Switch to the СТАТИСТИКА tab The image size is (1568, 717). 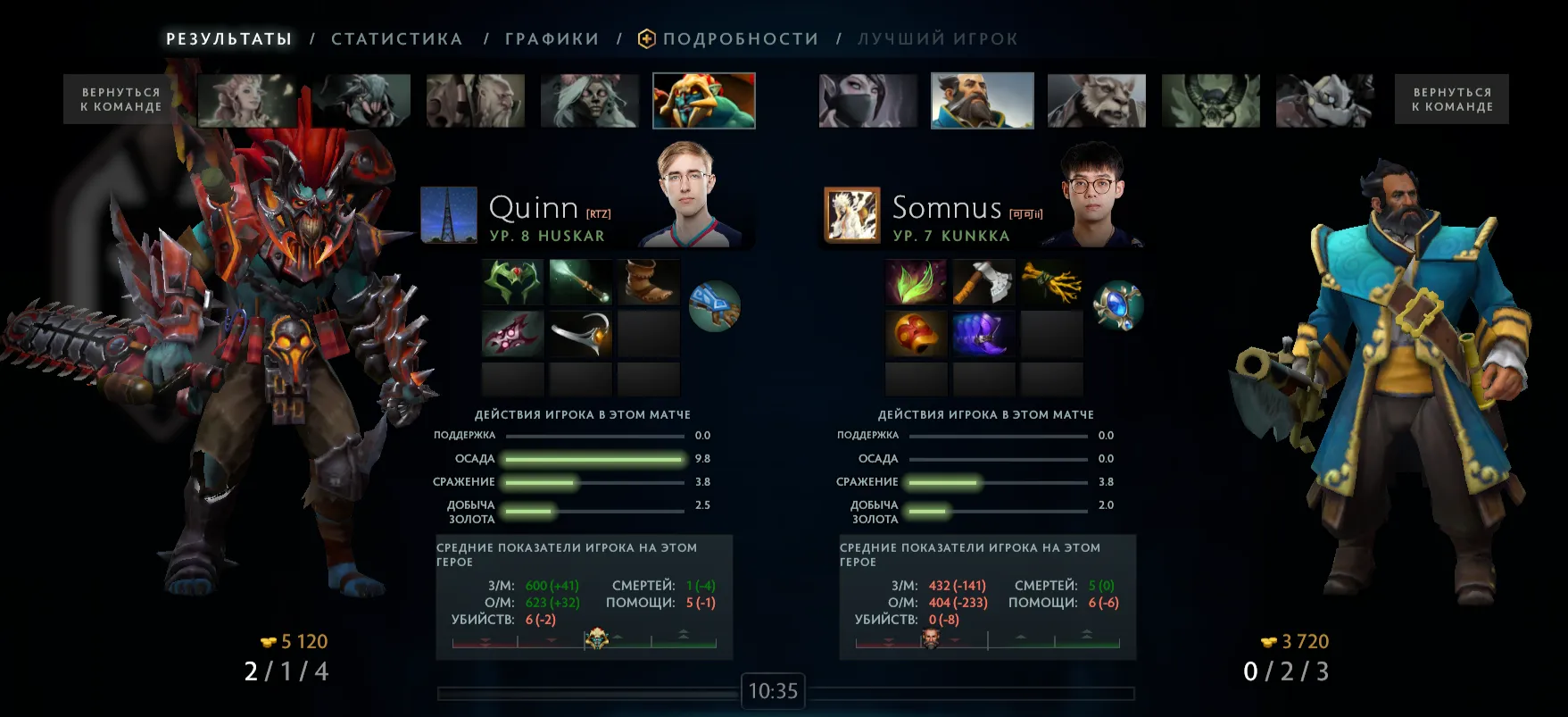(396, 38)
